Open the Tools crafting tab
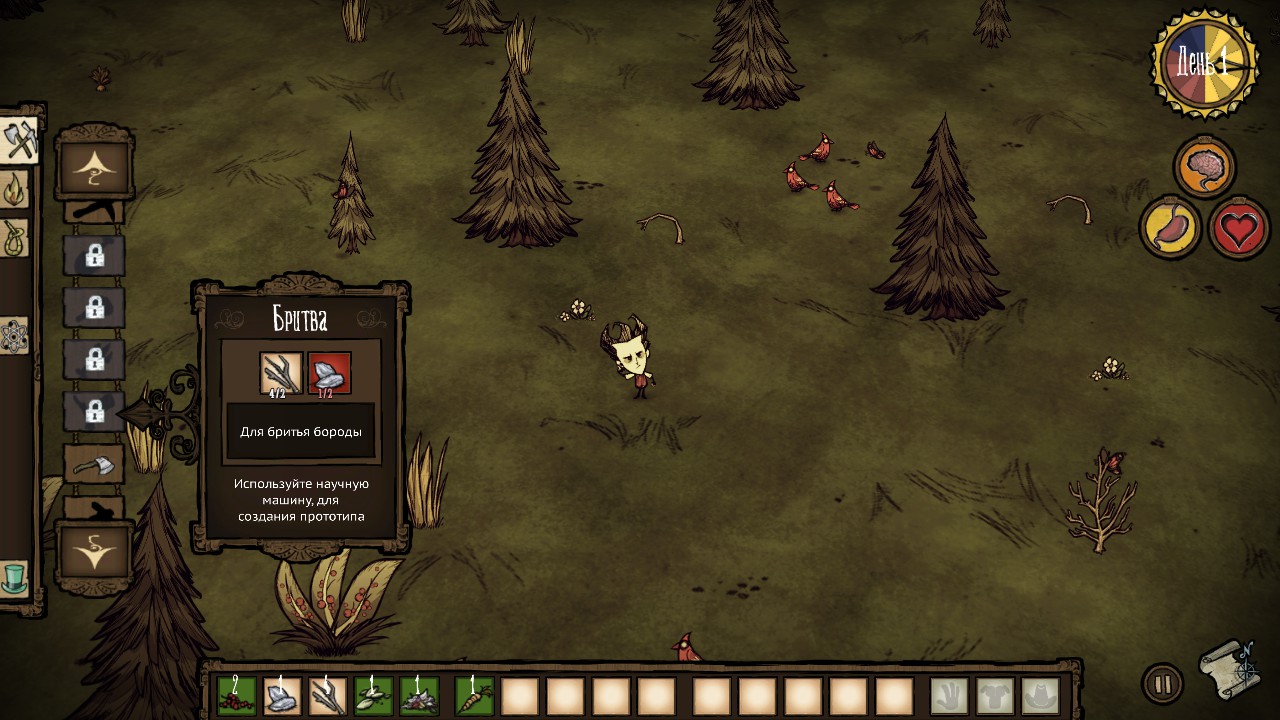Image resolution: width=1280 pixels, height=720 pixels. click(19, 141)
